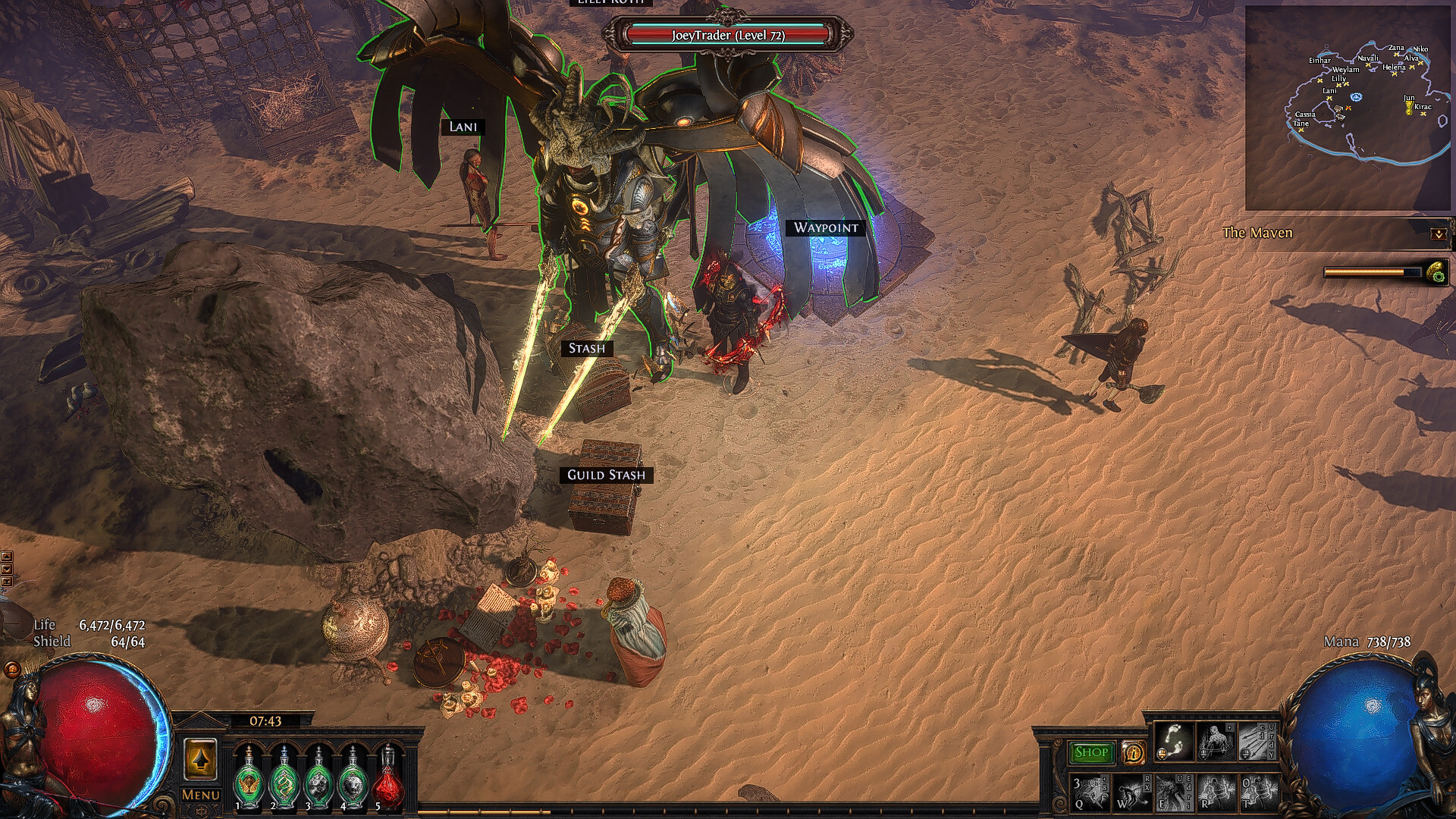The height and width of the screenshot is (819, 1456).
Task: Select the R skill slot
Action: coord(1216,793)
